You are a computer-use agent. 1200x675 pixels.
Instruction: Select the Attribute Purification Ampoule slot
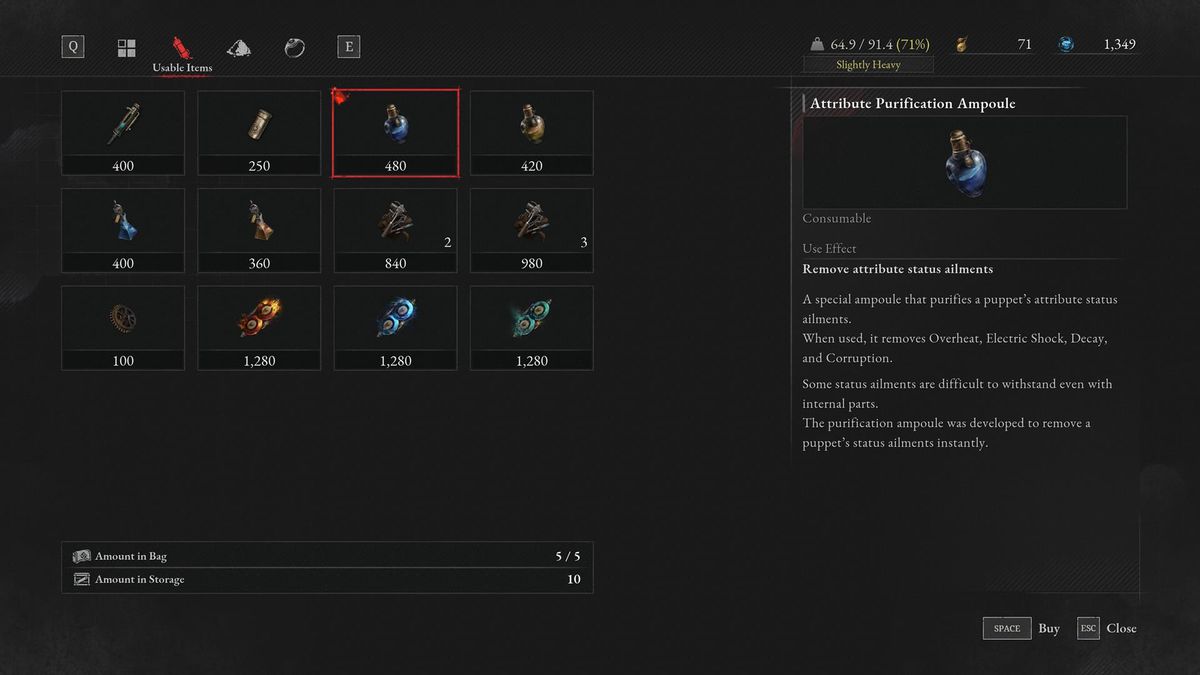[x=395, y=133]
